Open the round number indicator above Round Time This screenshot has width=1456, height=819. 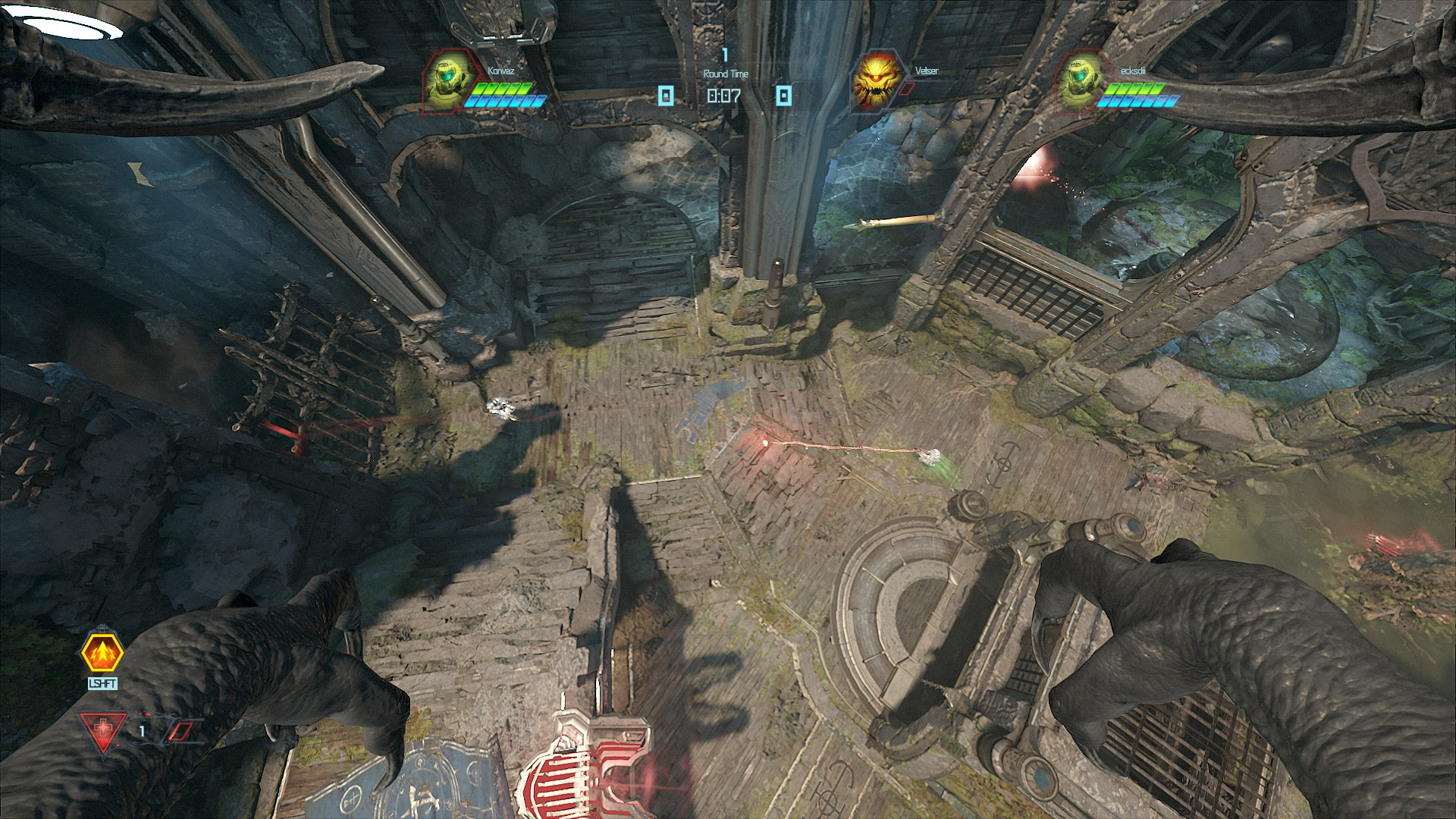pos(725,56)
